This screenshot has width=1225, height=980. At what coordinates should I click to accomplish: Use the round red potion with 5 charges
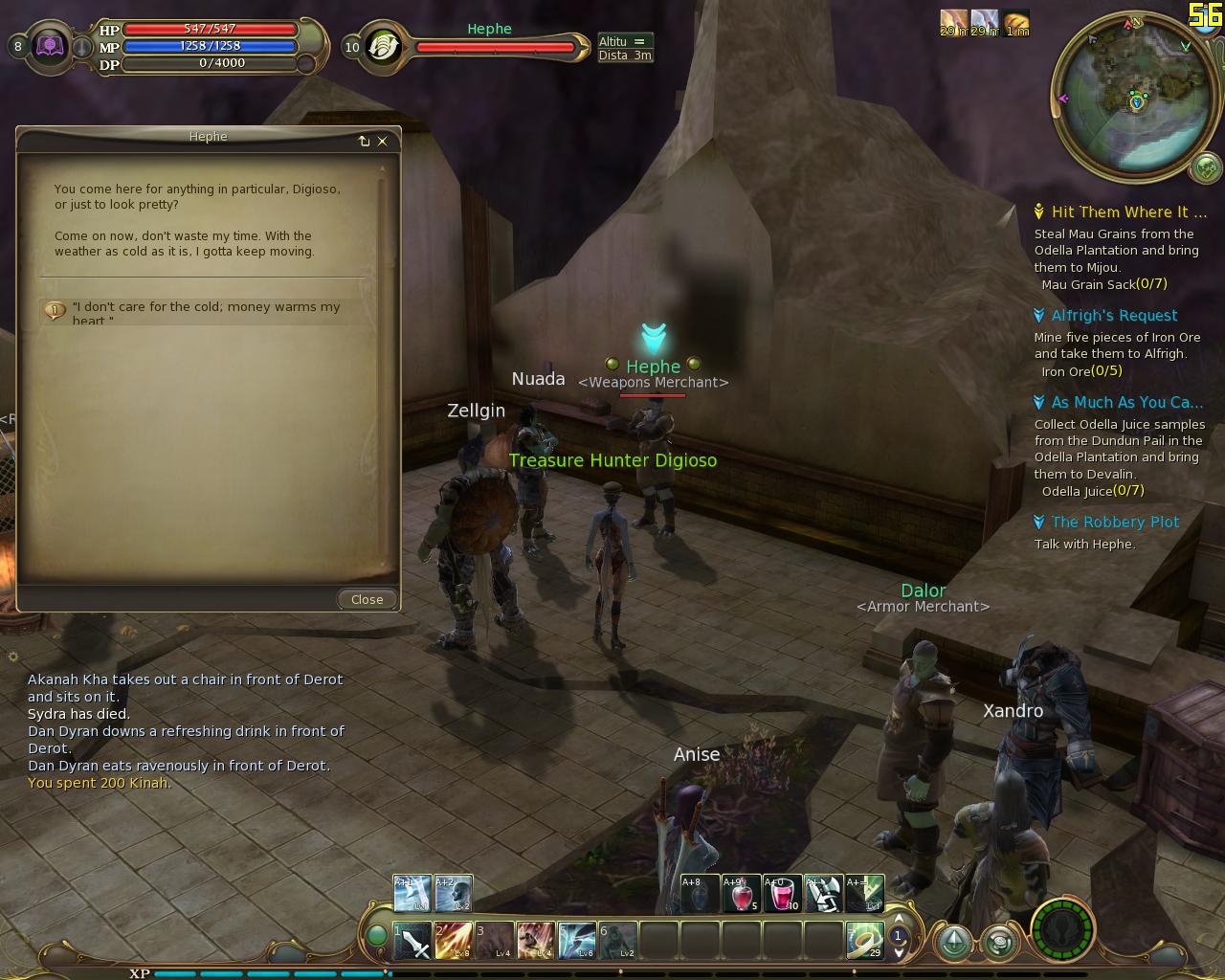[742, 894]
